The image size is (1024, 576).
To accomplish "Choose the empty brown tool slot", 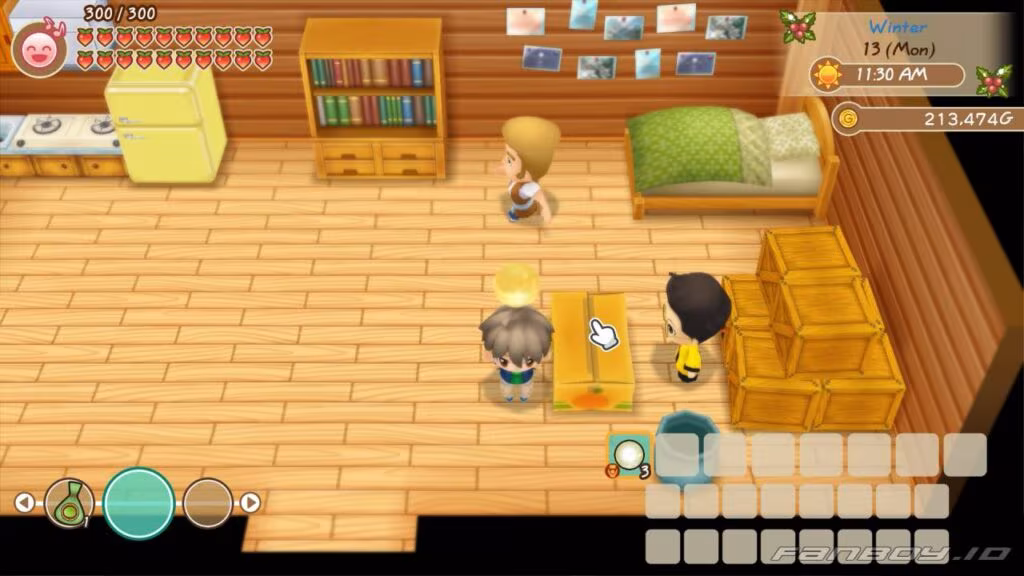I will click(x=208, y=503).
